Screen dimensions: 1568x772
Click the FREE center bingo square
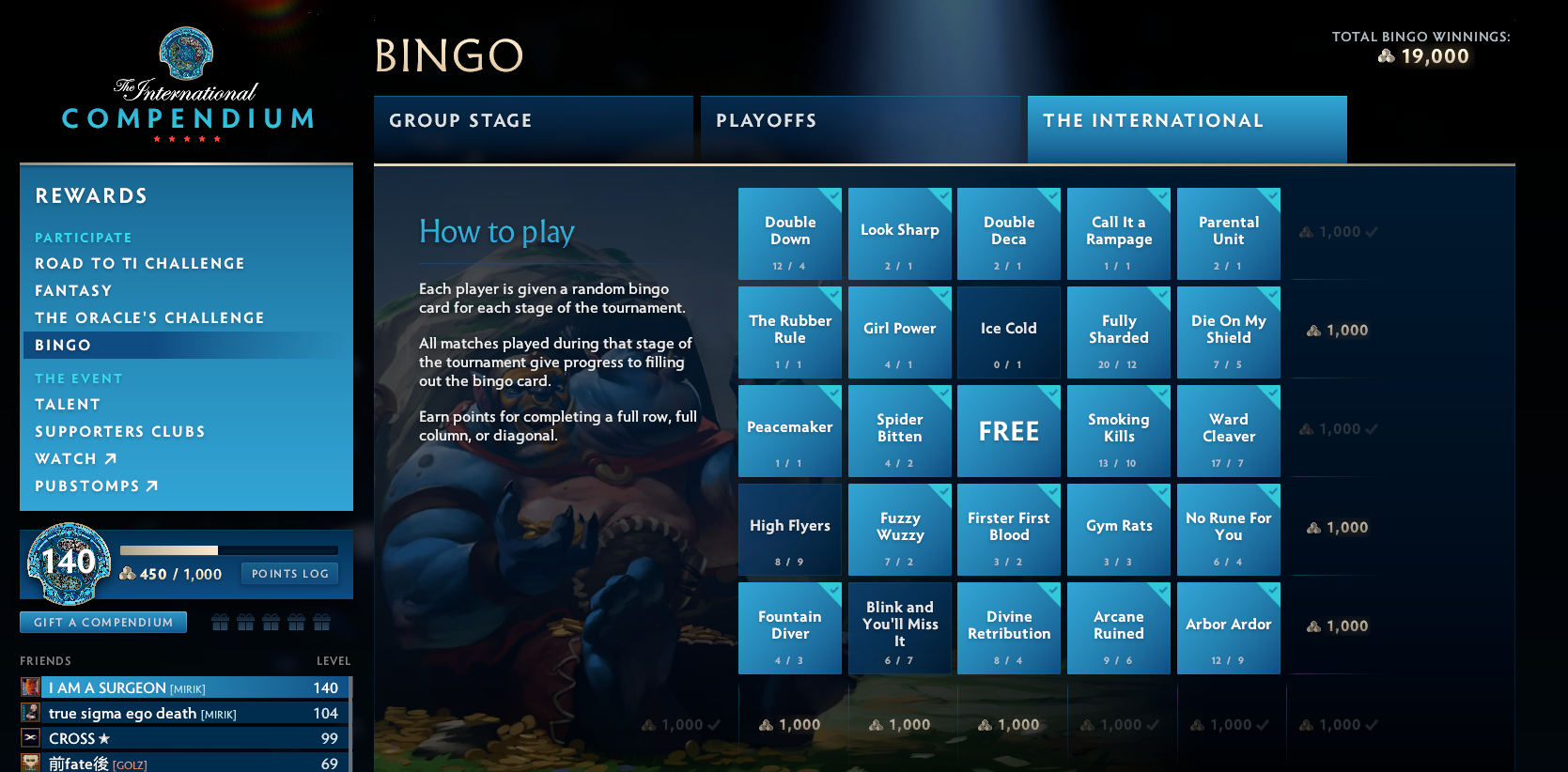coord(1008,431)
